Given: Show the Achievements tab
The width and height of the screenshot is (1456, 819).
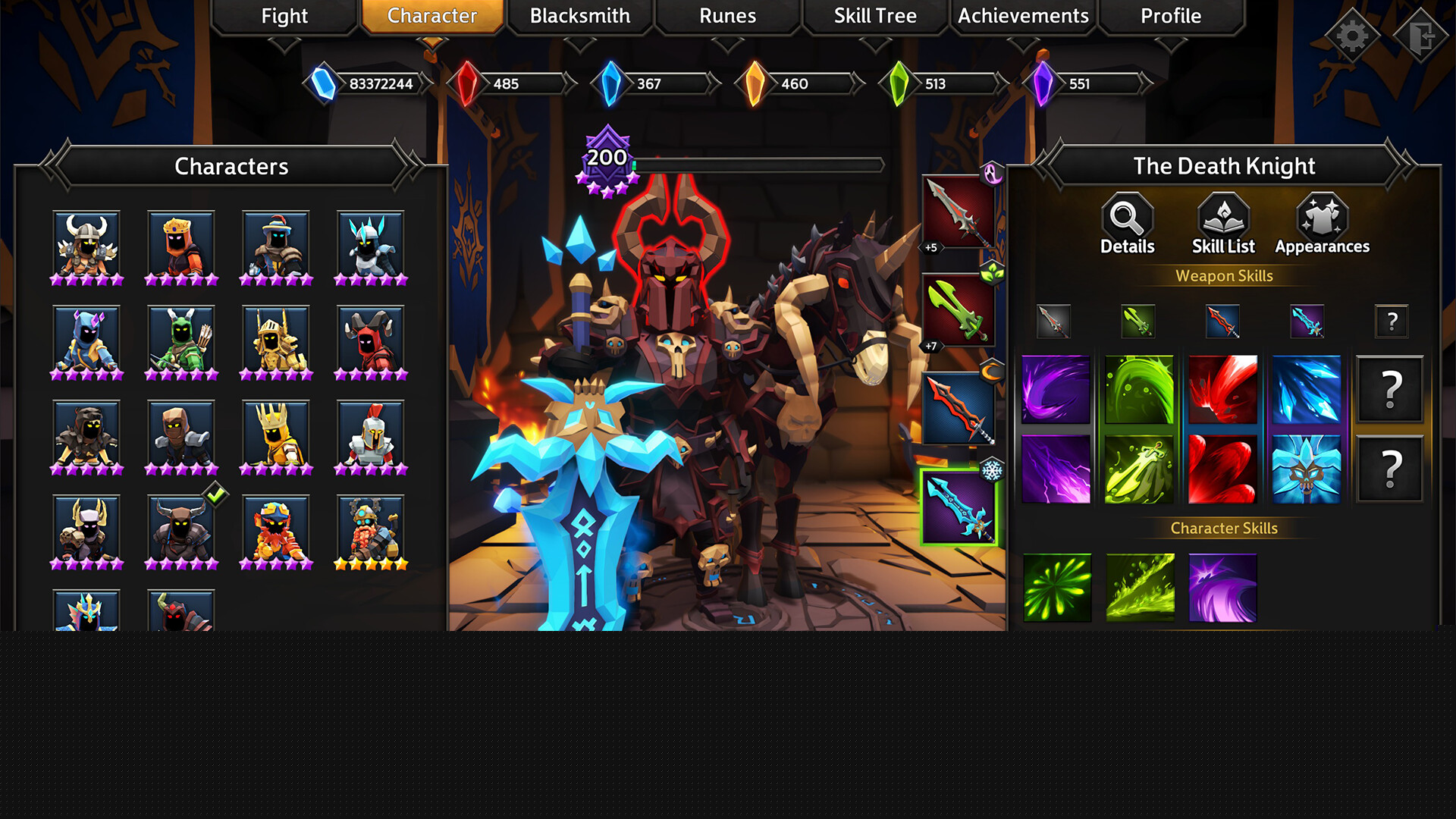Looking at the screenshot, I should click(1023, 16).
